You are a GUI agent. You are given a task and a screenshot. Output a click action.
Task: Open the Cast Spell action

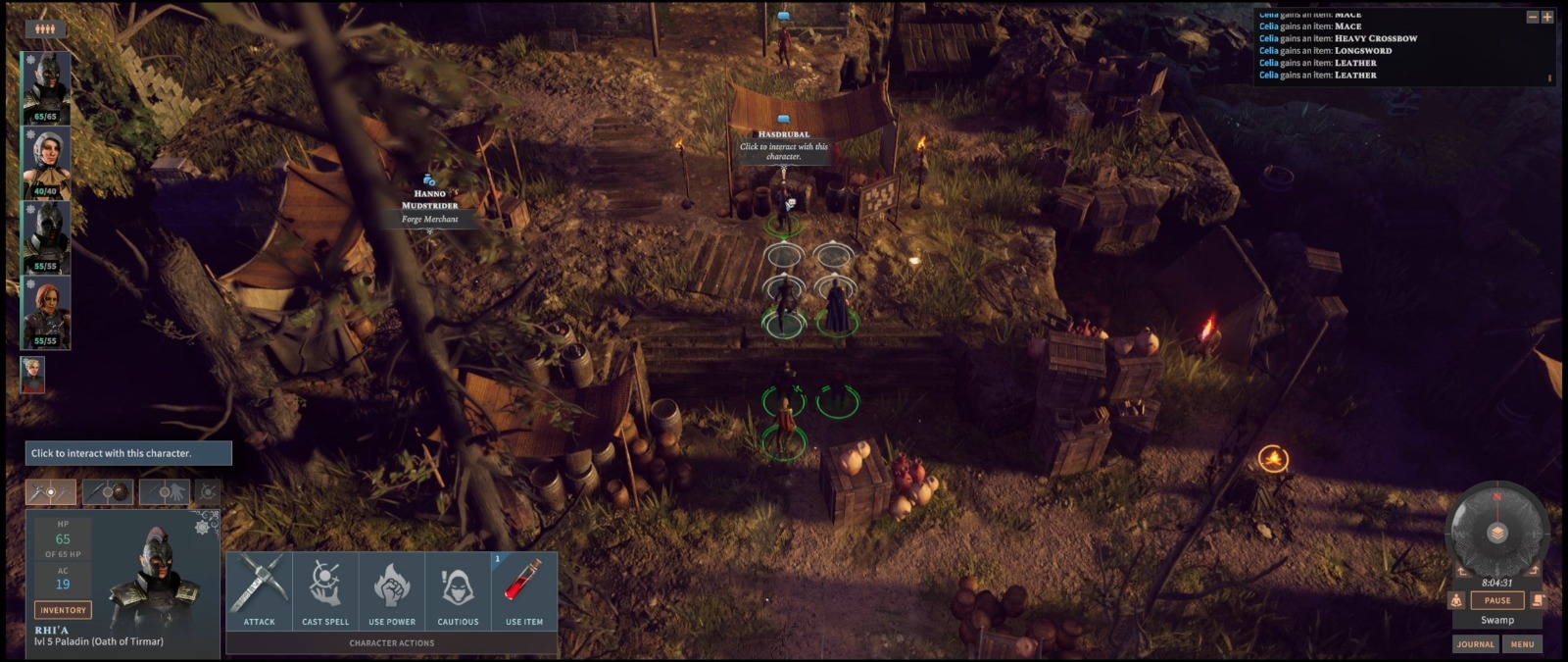tap(325, 589)
